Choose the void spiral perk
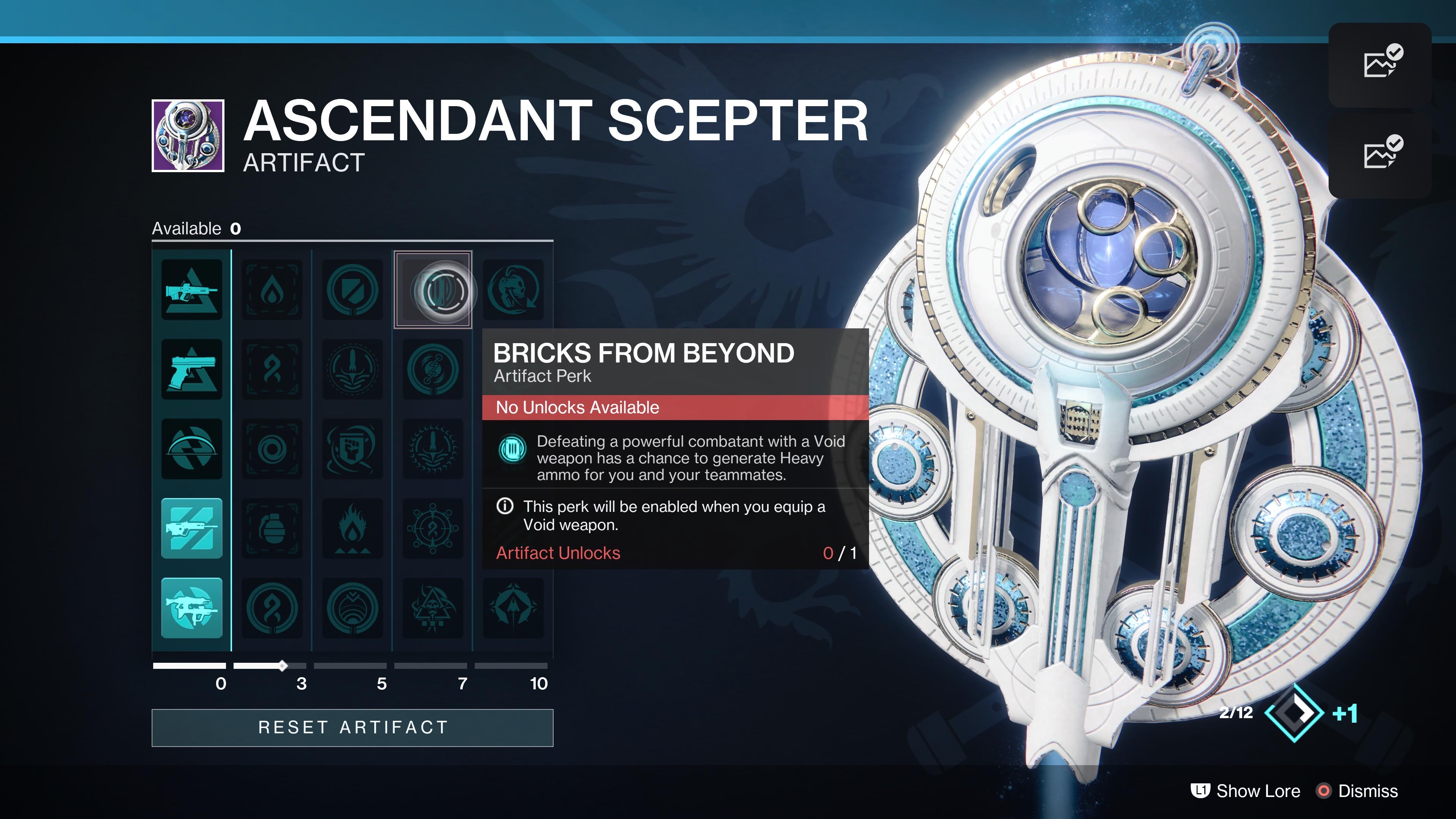Screen dimensions: 1456x819 (272, 449)
